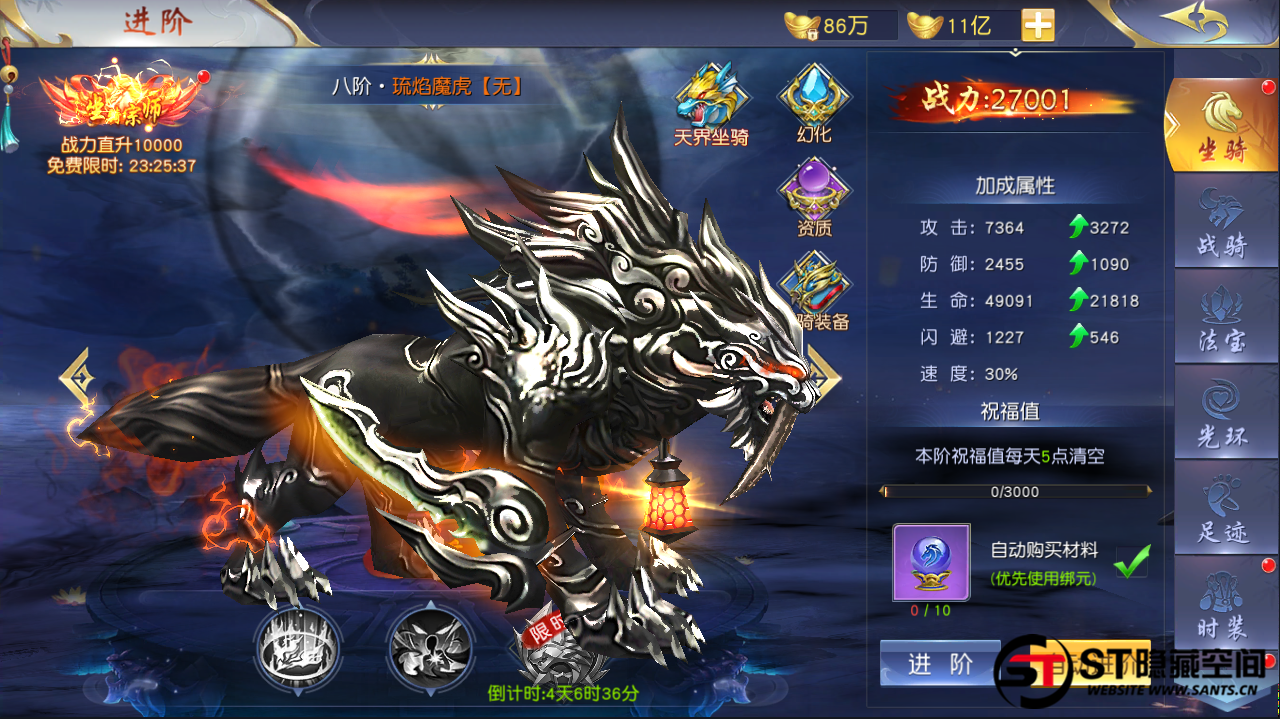Switch to the 足迹 tab
1280x719 pixels.
[x=1221, y=510]
